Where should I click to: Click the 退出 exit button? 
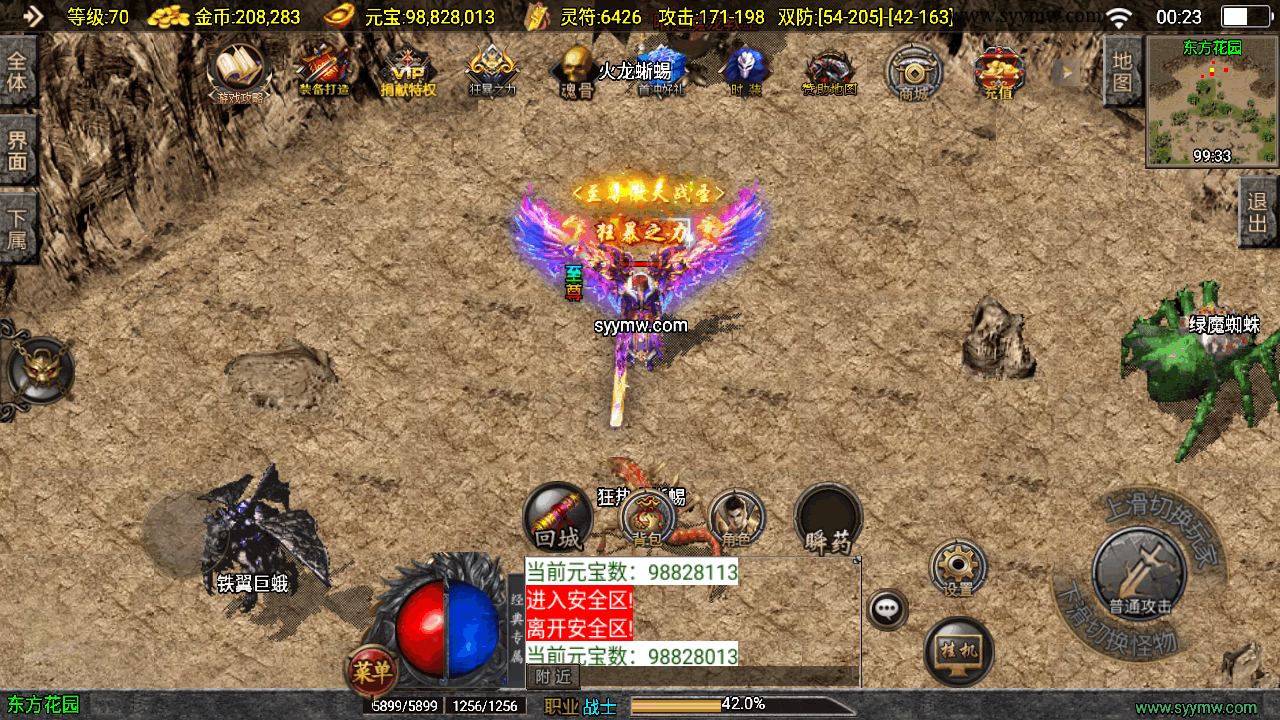coord(1258,212)
